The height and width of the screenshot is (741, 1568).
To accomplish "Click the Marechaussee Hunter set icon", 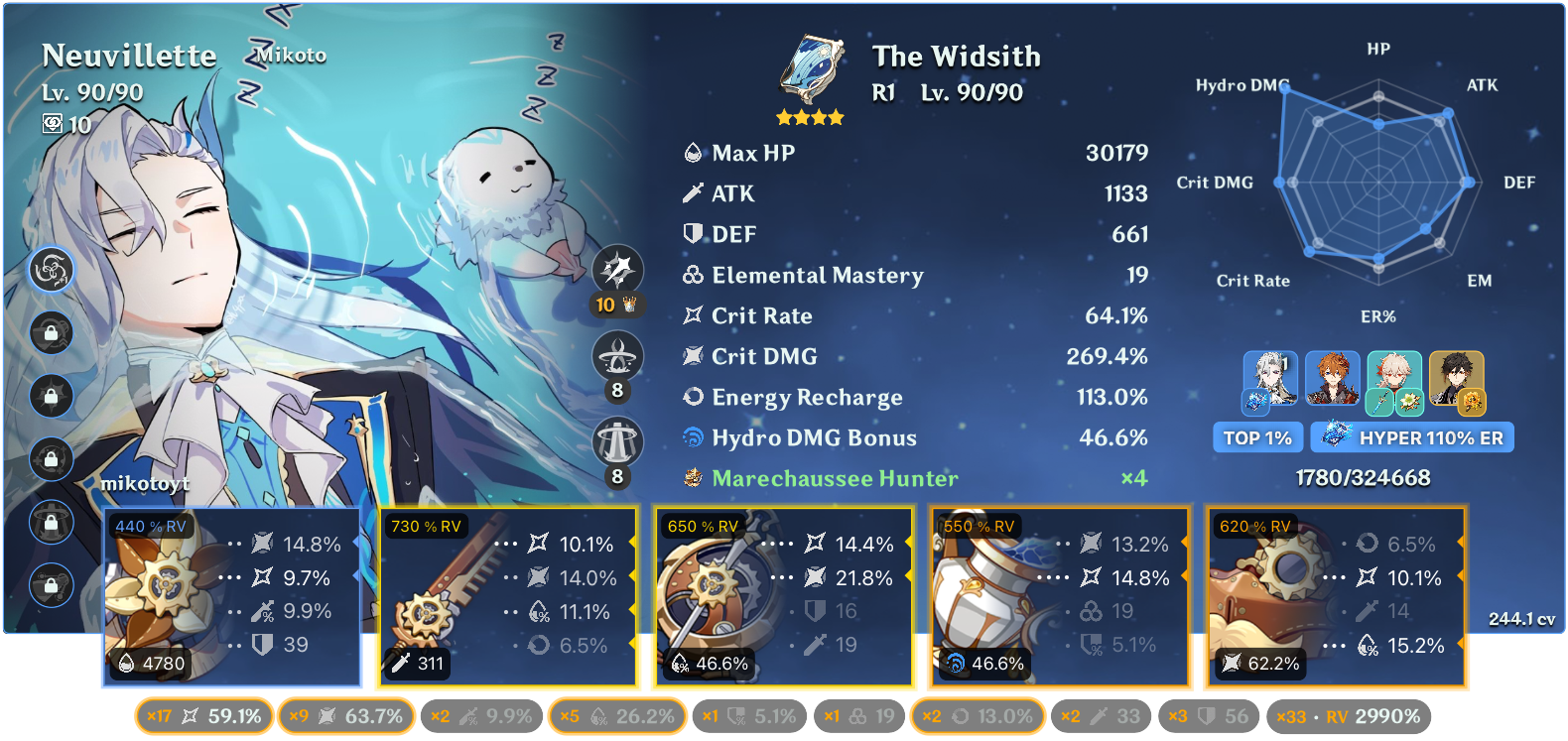I will pos(692,478).
